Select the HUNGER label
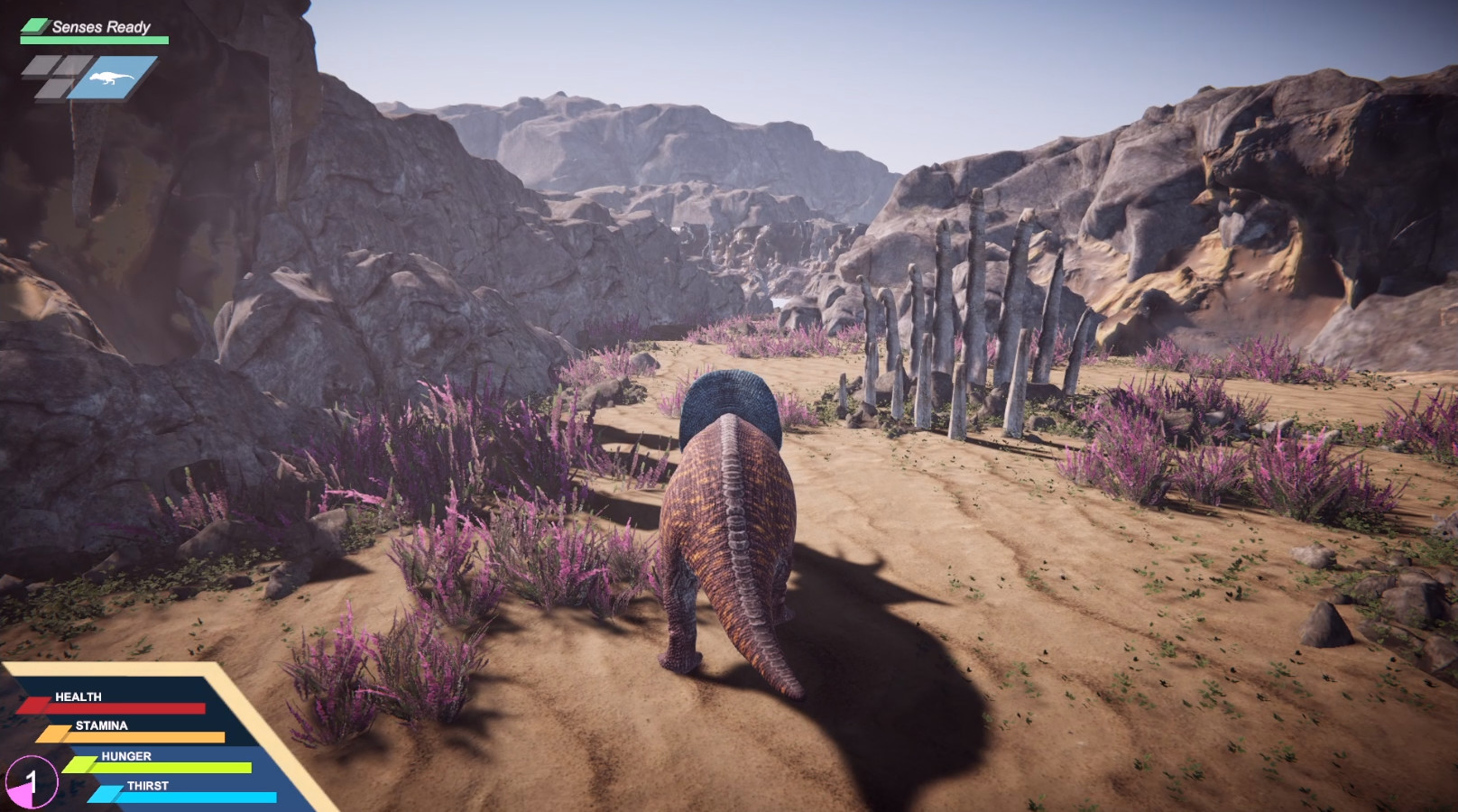This screenshot has width=1458, height=812. coord(125,756)
